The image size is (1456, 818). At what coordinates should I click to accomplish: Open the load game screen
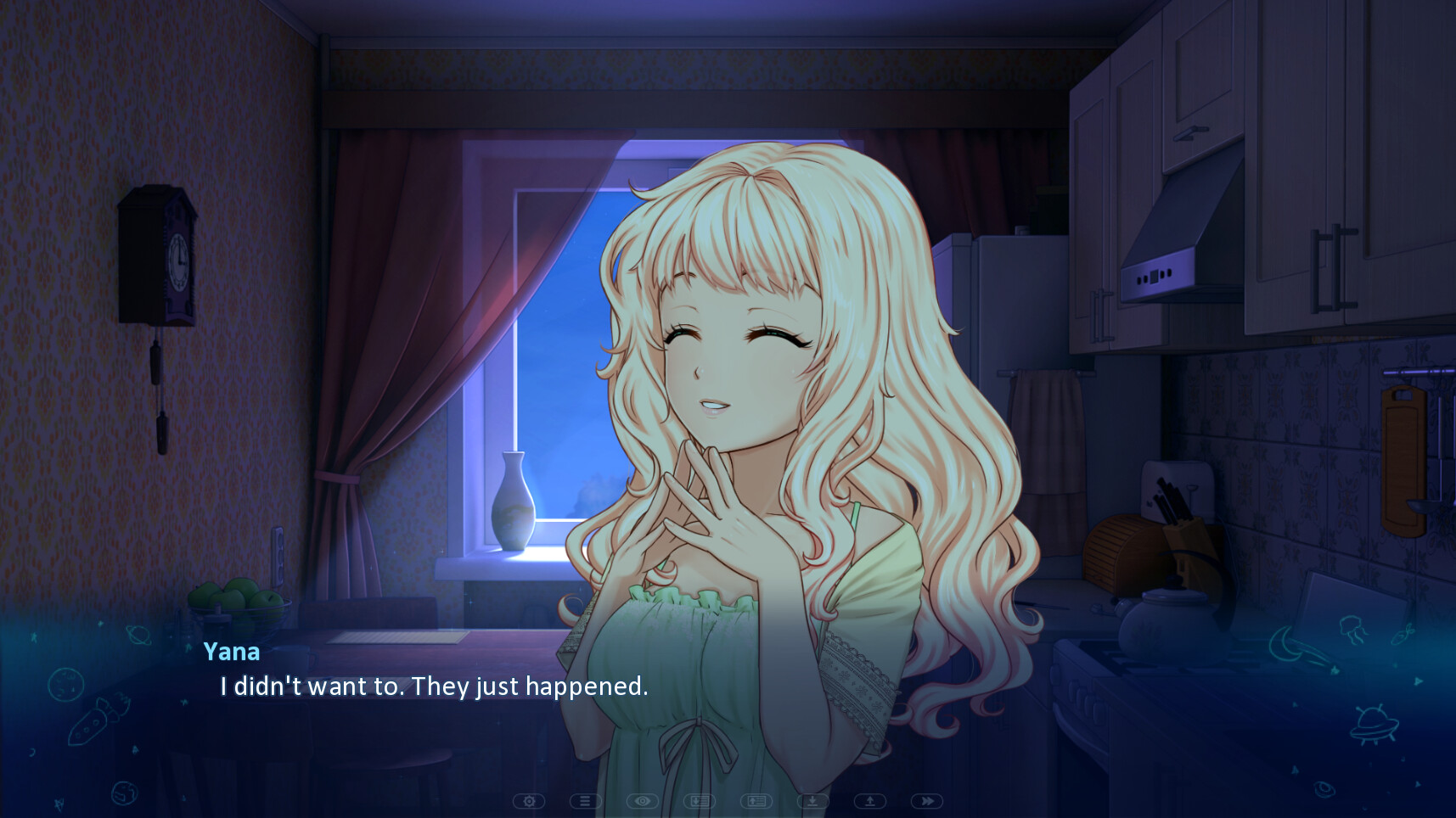point(756,800)
